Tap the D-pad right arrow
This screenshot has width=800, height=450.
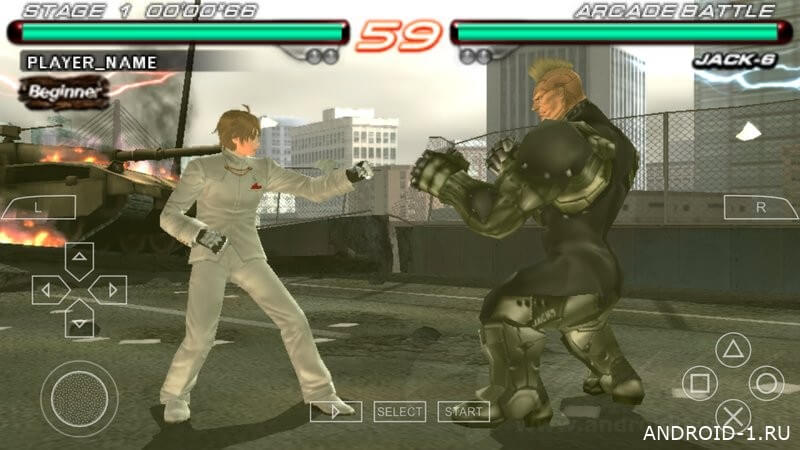tap(109, 290)
